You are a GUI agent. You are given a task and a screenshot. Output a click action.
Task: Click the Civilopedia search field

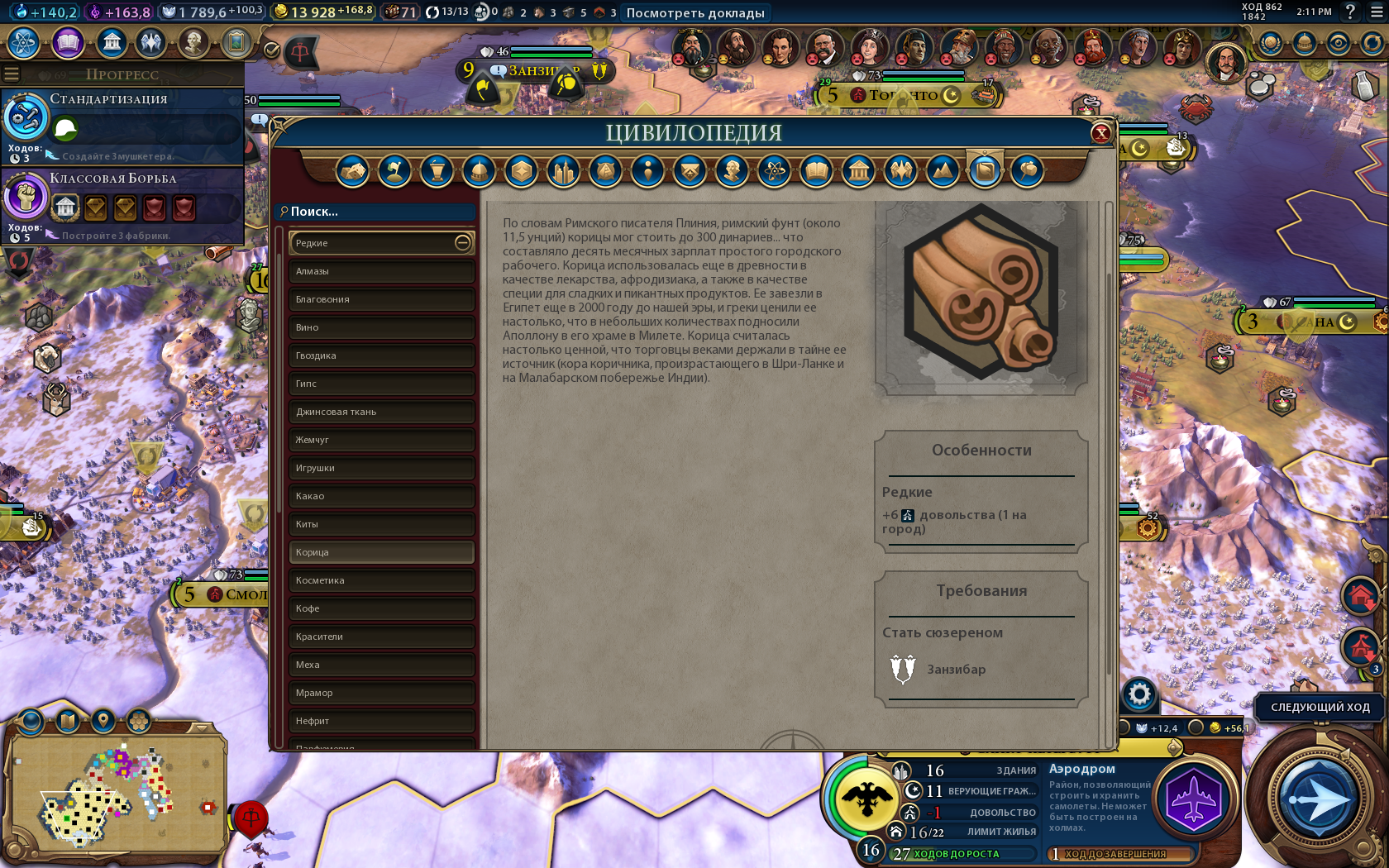[x=376, y=212]
